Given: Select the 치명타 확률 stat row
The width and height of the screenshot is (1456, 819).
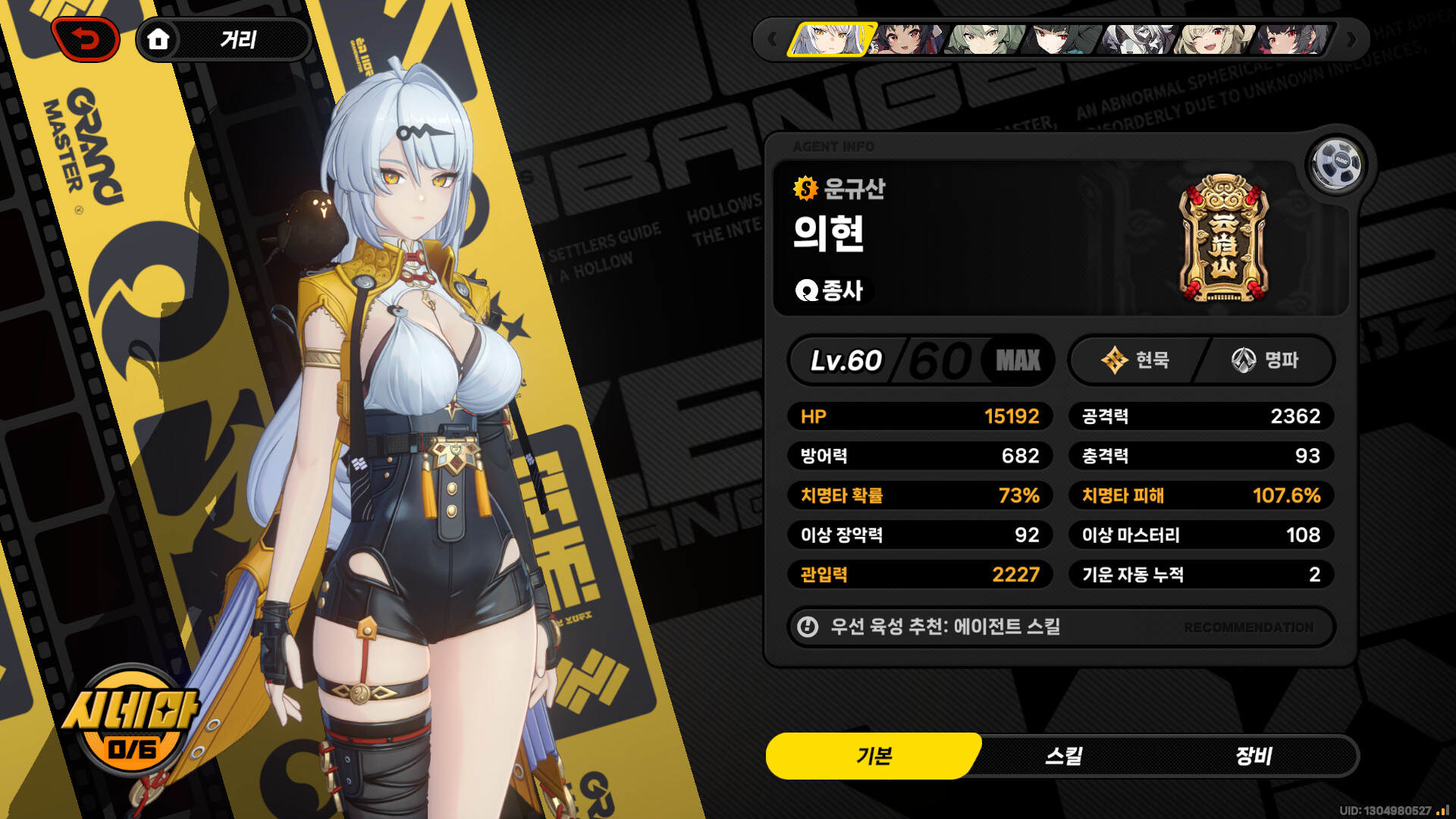Looking at the screenshot, I should [x=920, y=496].
